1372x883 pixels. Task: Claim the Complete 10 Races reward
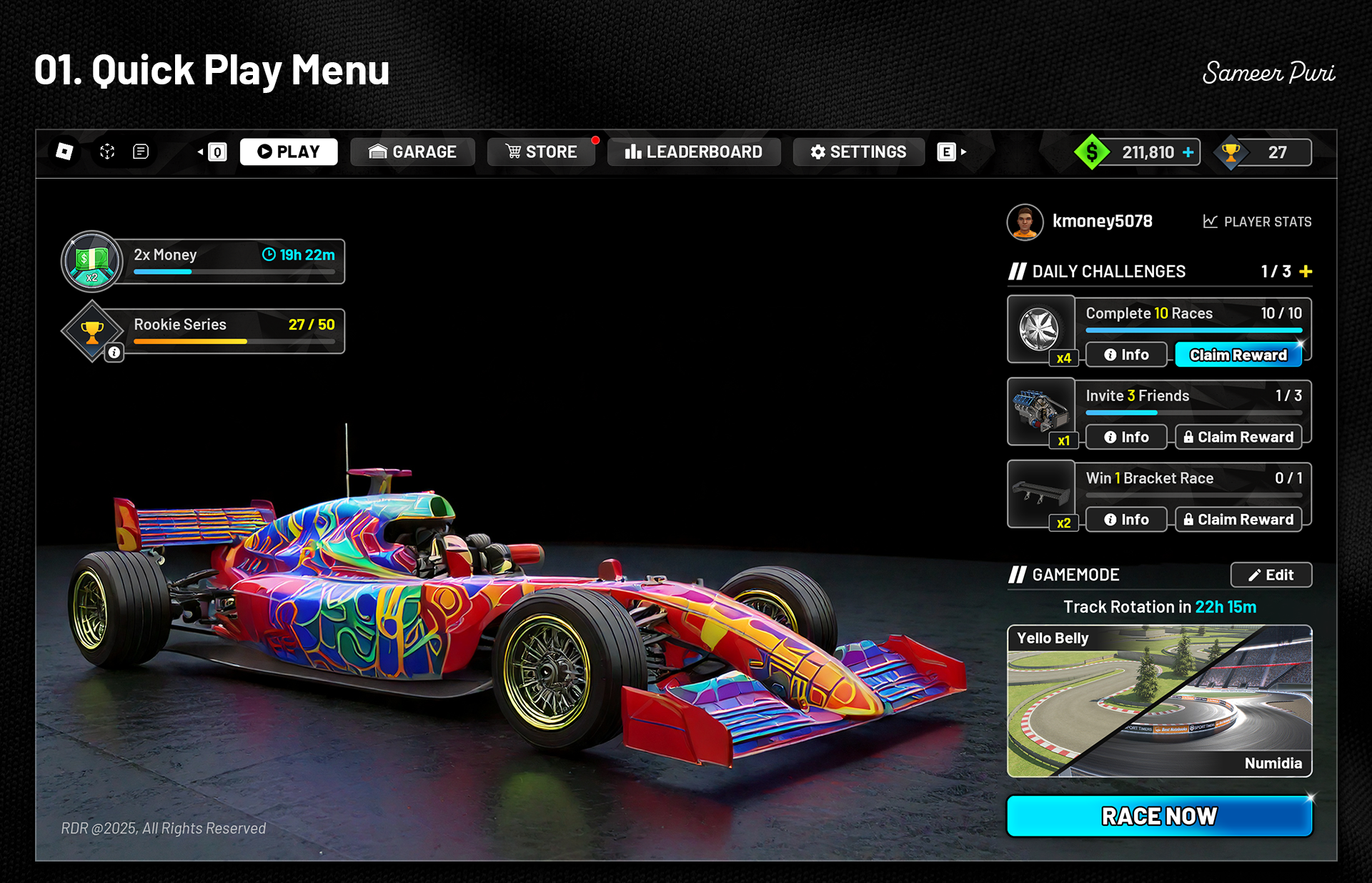tap(1238, 355)
